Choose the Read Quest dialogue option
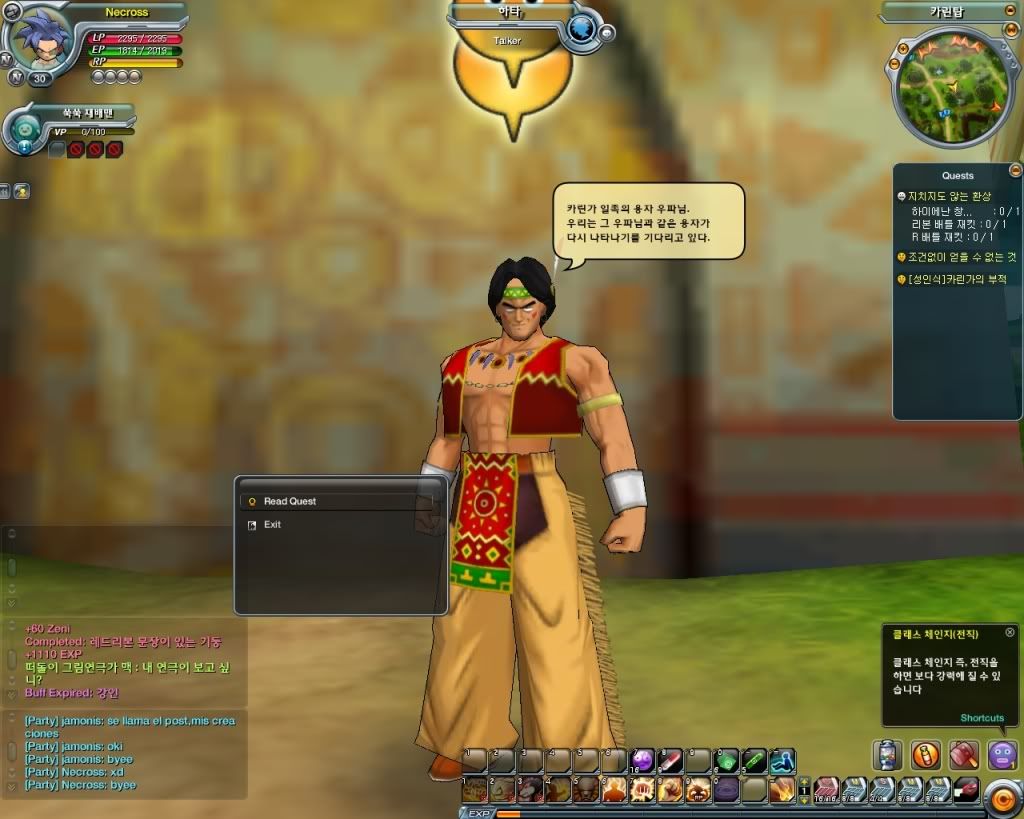This screenshot has width=1024, height=819. (290, 501)
